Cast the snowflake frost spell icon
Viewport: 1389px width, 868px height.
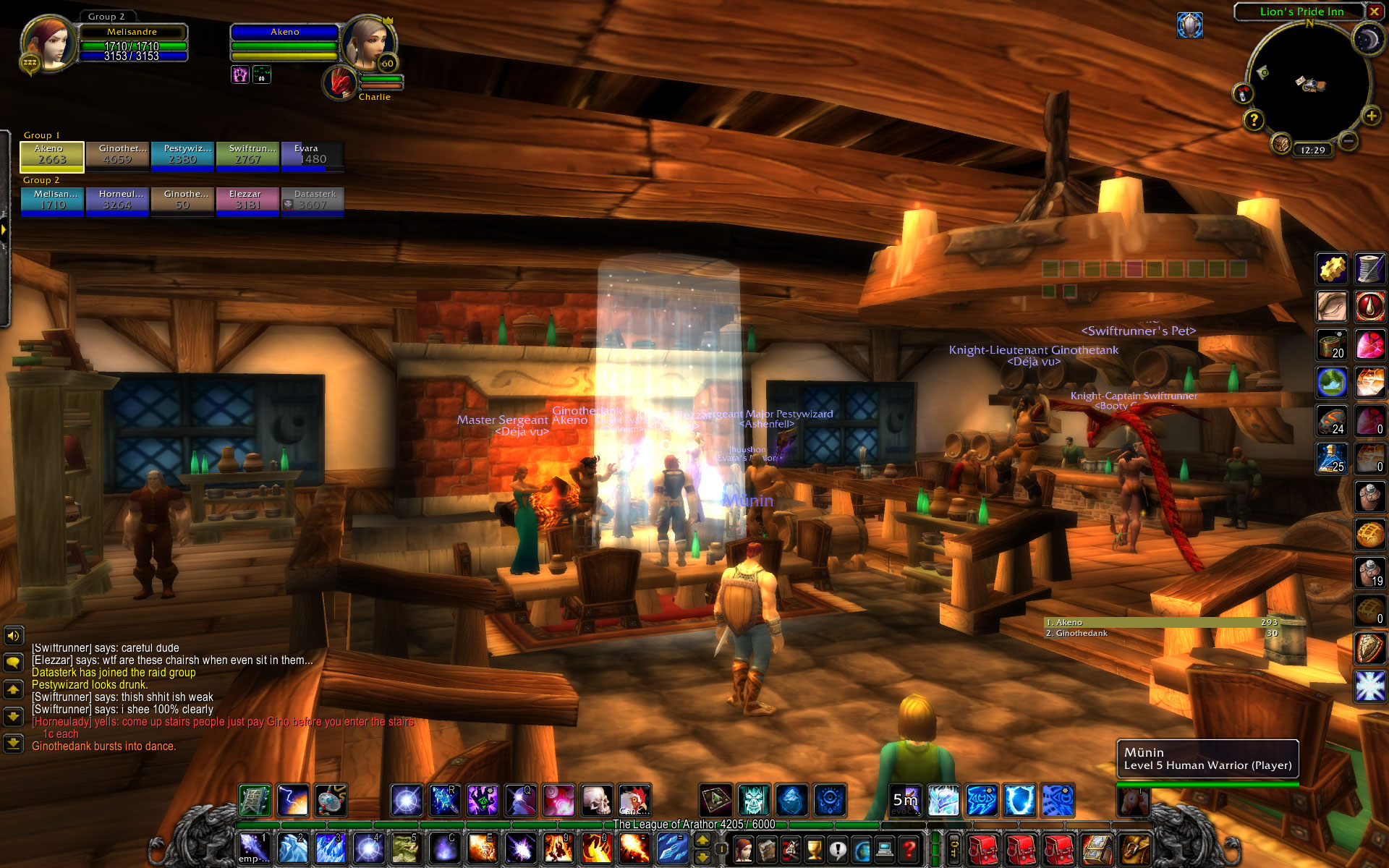pos(1369,686)
